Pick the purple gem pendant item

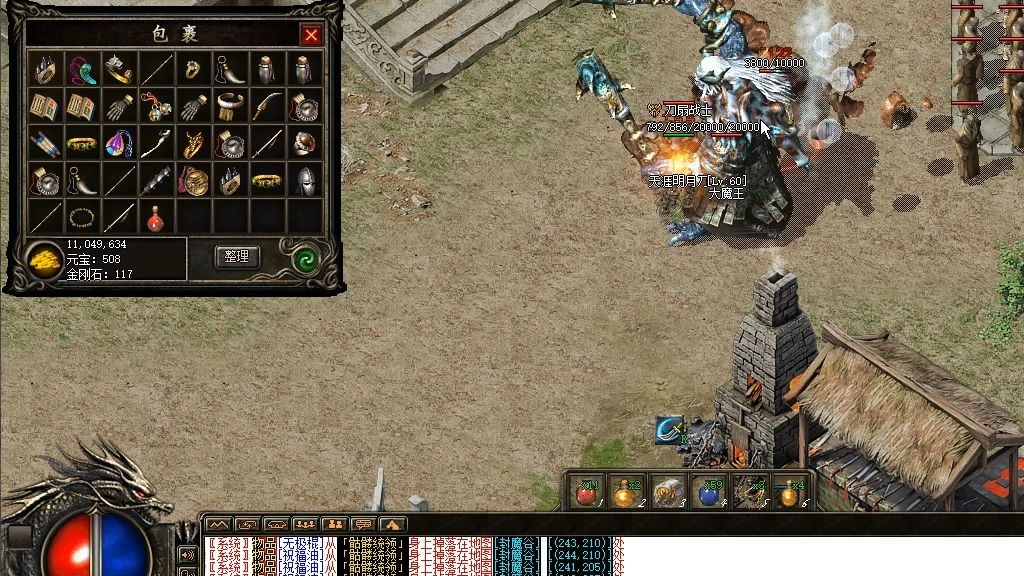118,143
